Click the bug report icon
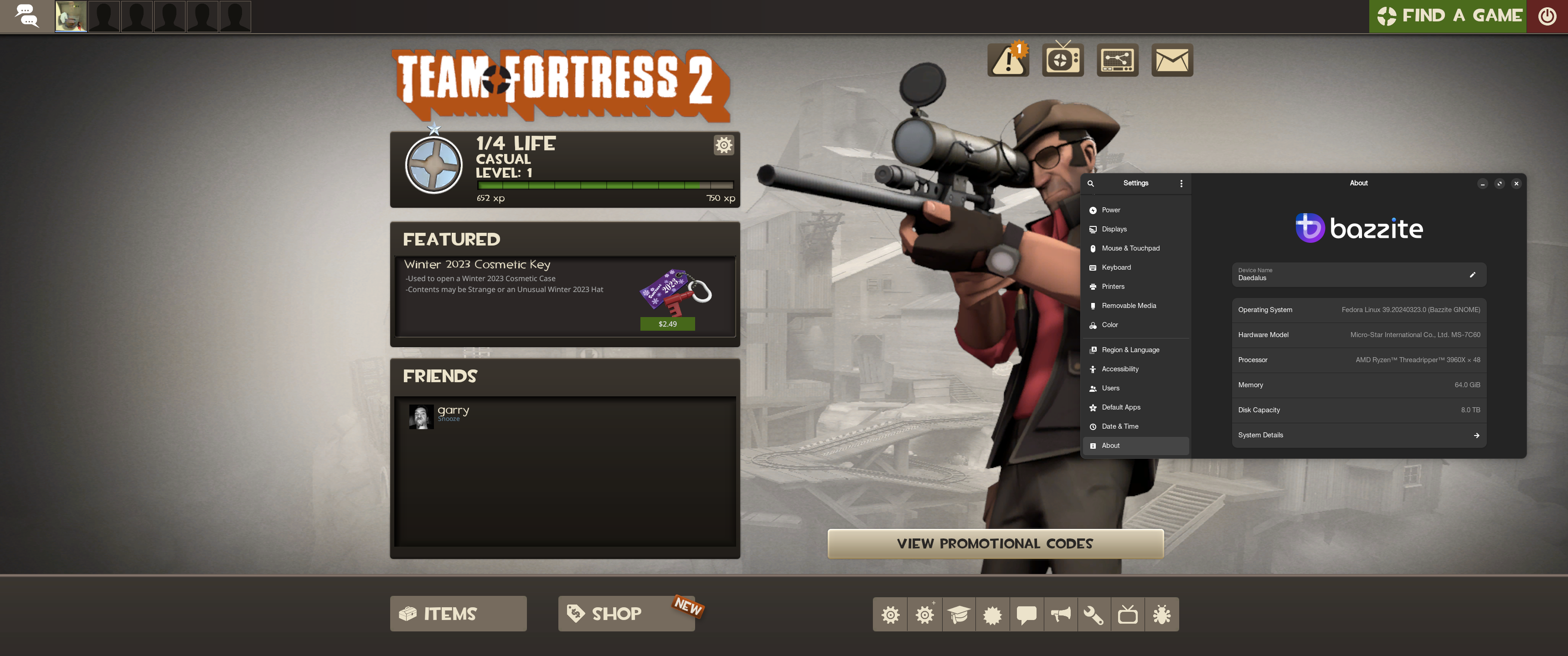The height and width of the screenshot is (656, 1568). tap(1161, 615)
